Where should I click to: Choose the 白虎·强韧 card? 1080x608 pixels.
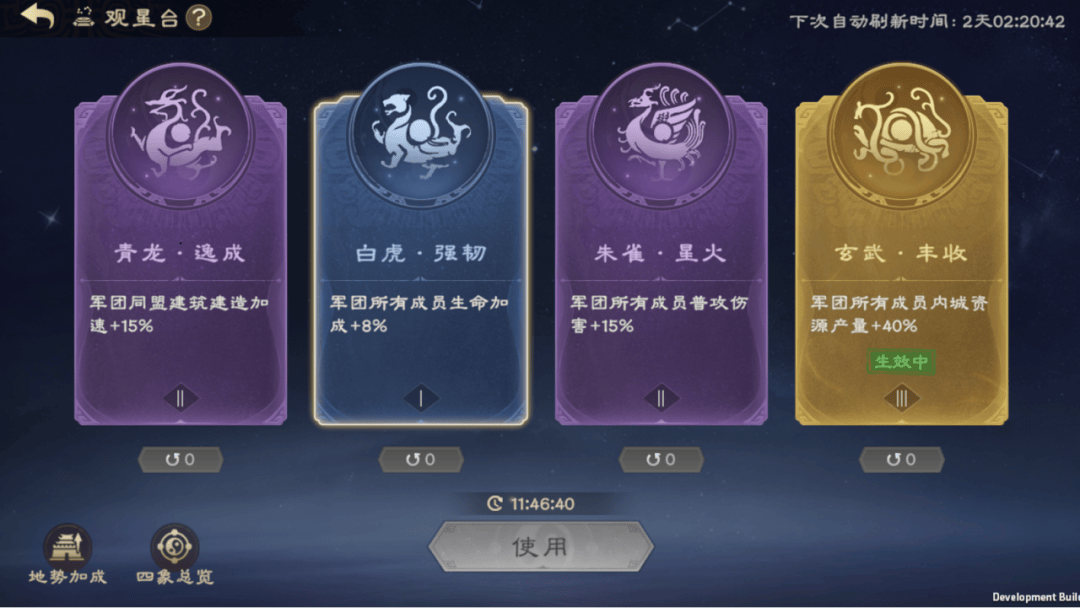click(421, 260)
